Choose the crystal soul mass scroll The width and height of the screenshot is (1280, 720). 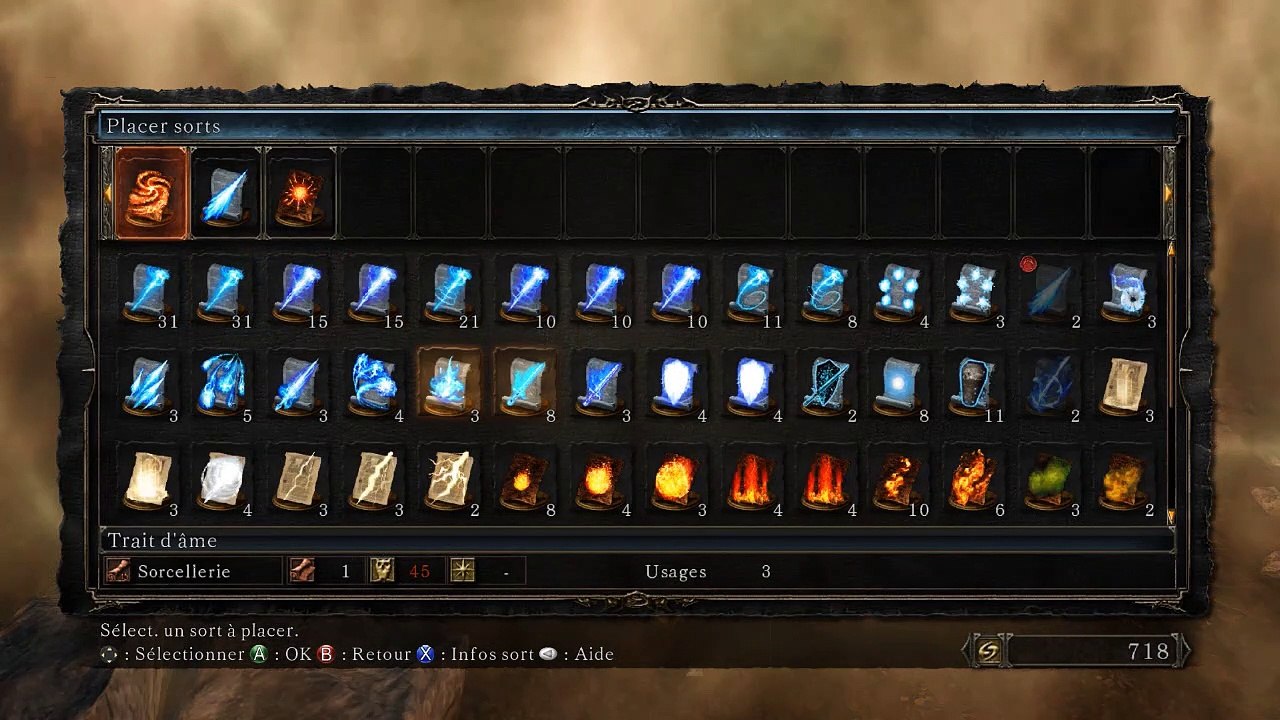[x=972, y=291]
